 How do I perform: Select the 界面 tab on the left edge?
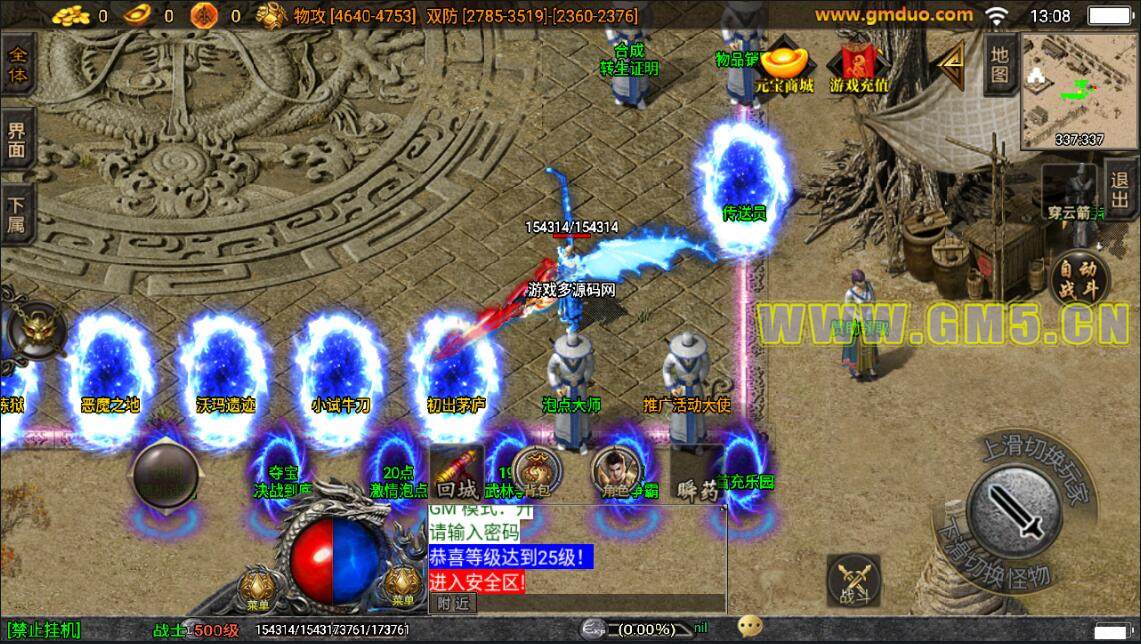[17, 141]
